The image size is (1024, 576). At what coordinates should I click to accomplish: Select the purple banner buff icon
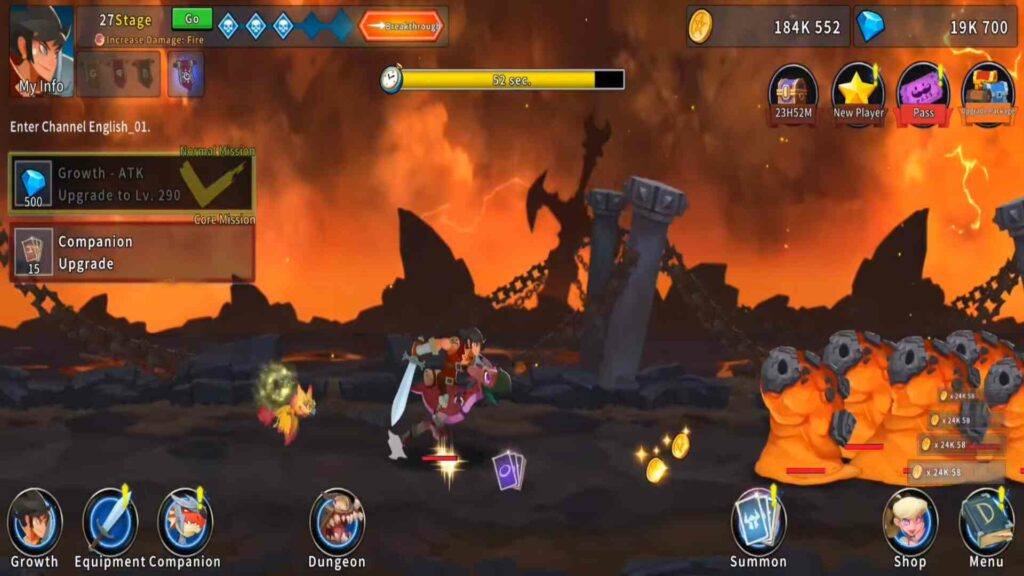pos(186,74)
